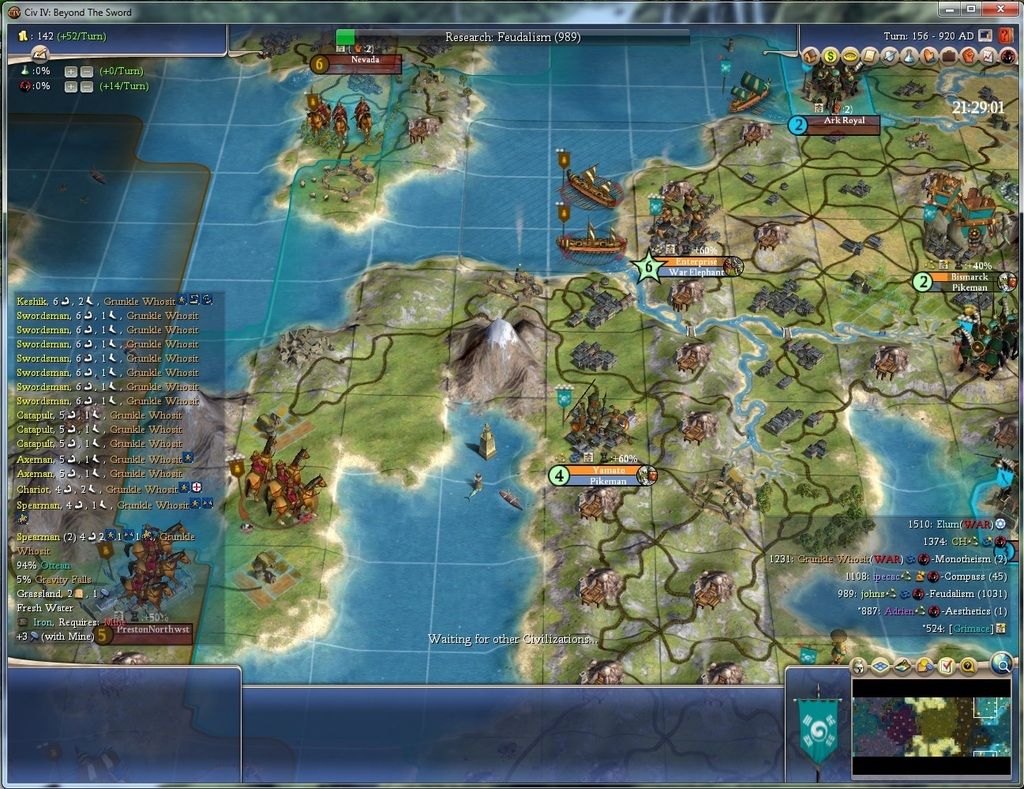Viewport: 1024px width, 789px height.
Task: Open the main menu next to the turn counter
Action: [x=986, y=35]
